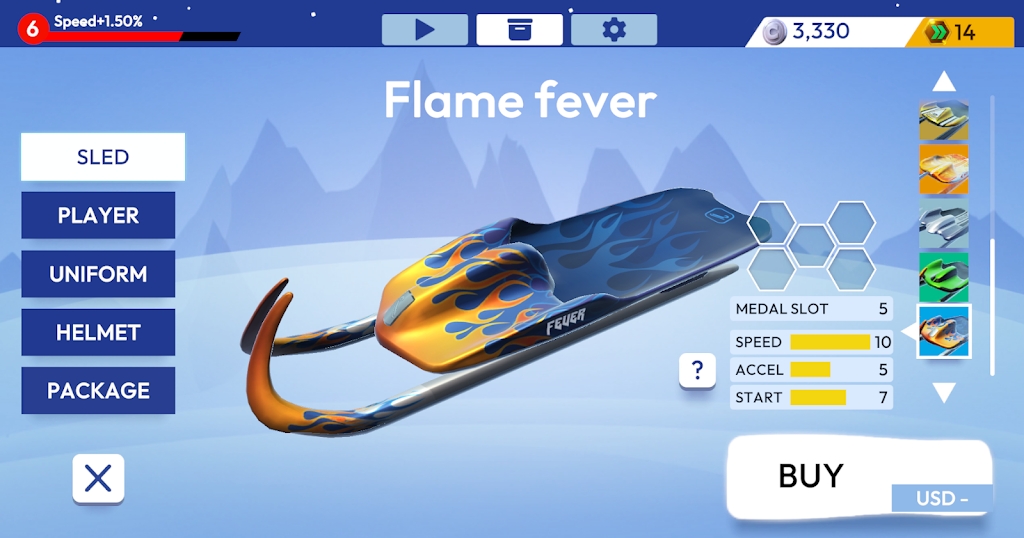1024x538 pixels.
Task: Close the shop with the X button
Action: click(98, 479)
